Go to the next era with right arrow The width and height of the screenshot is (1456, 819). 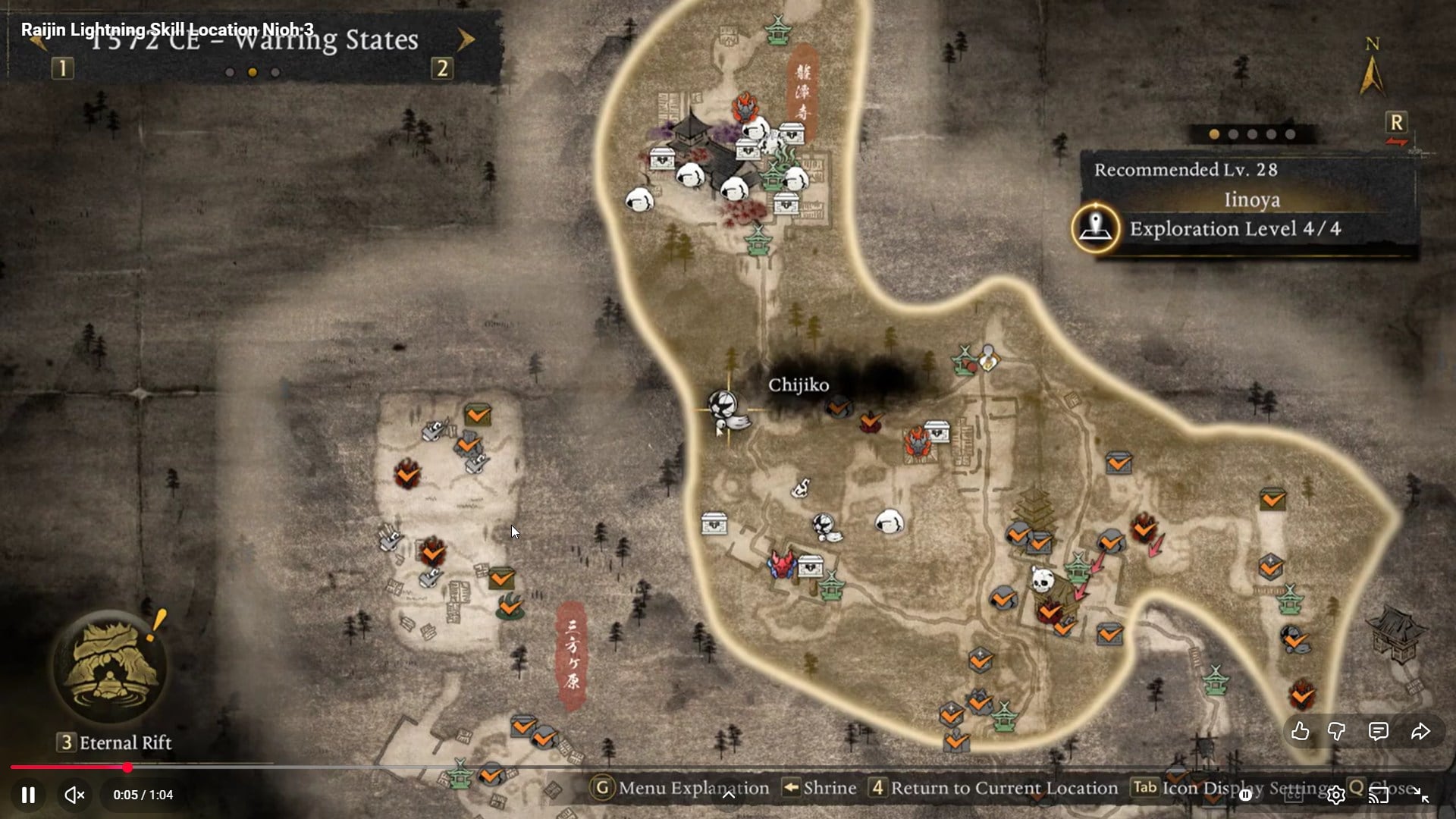(466, 39)
